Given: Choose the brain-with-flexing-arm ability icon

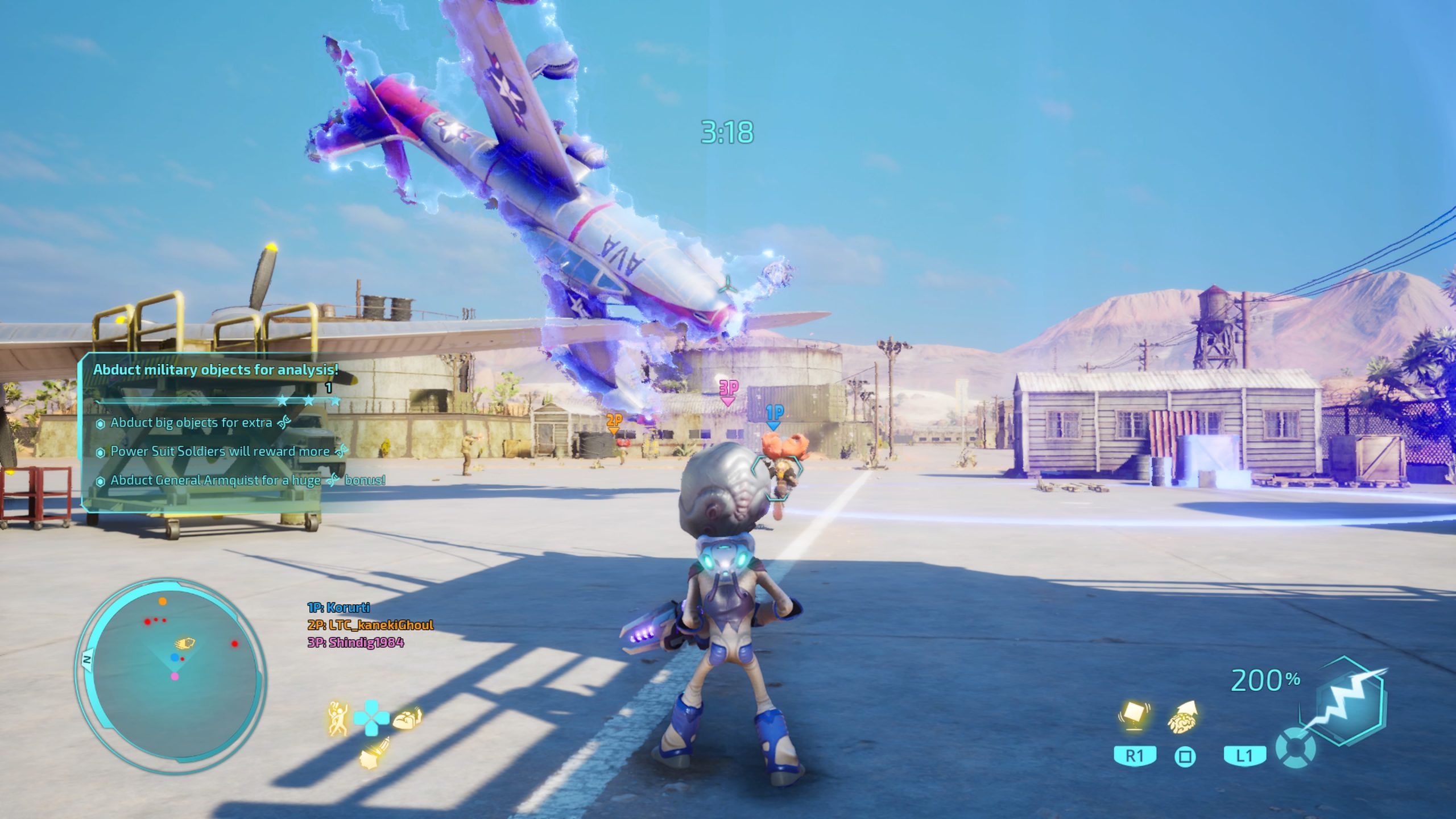Looking at the screenshot, I should click(x=408, y=718).
